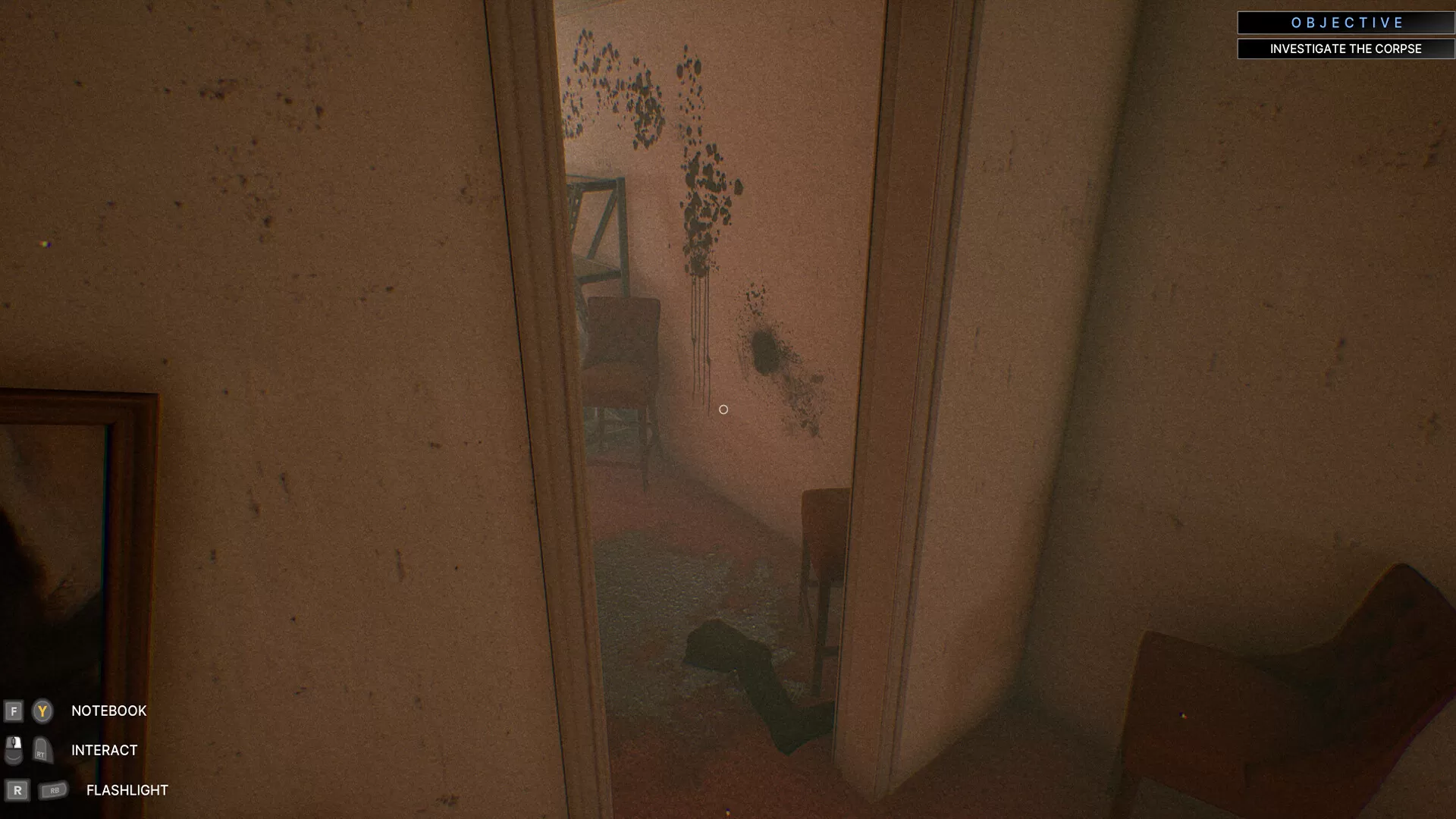Viewport: 1456px width, 819px height.
Task: Click the Objective tracker header
Action: pos(1345,23)
